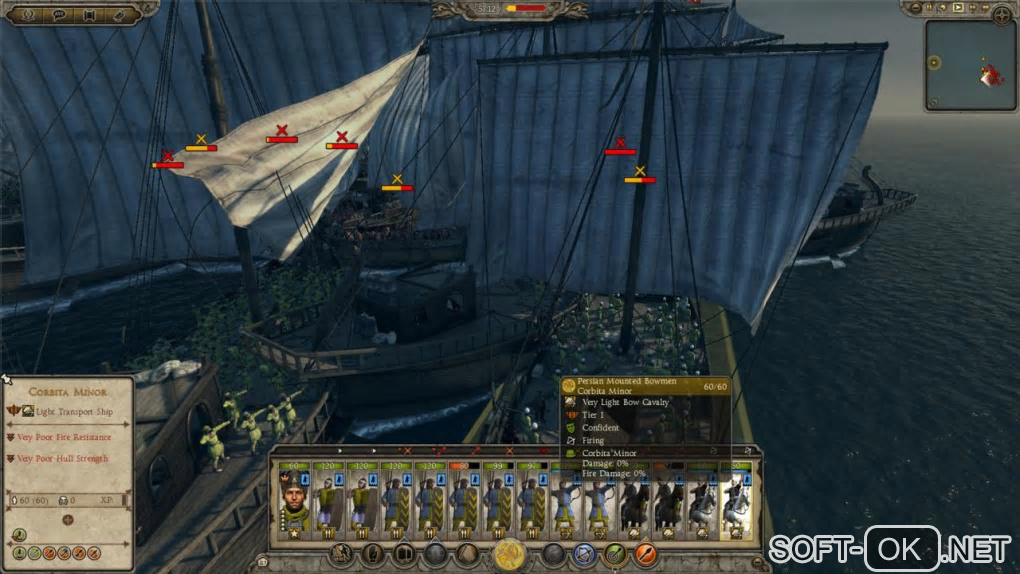
Task: Click the fist melee mode button
Action: 373,553
